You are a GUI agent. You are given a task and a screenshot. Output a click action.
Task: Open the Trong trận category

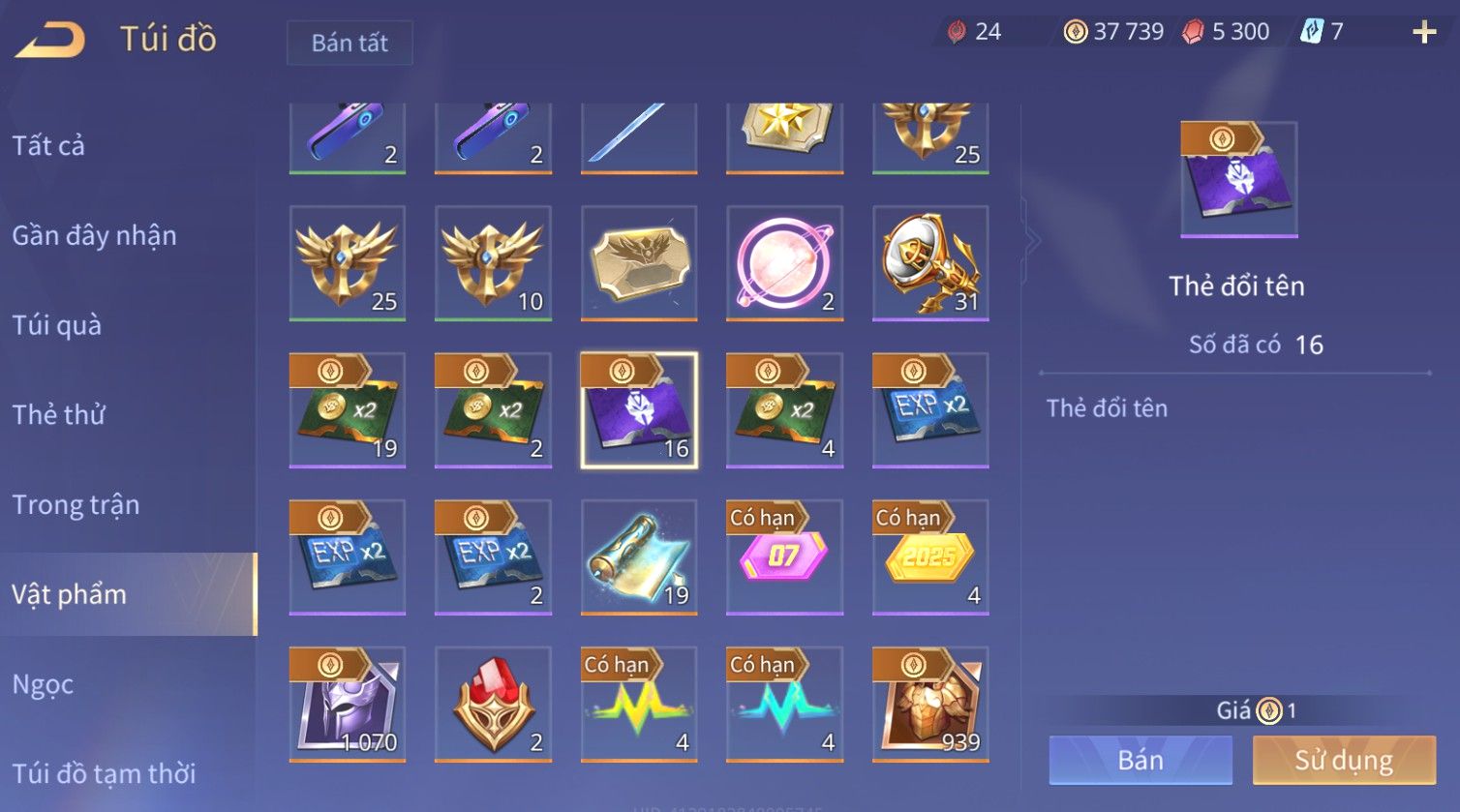tap(76, 504)
